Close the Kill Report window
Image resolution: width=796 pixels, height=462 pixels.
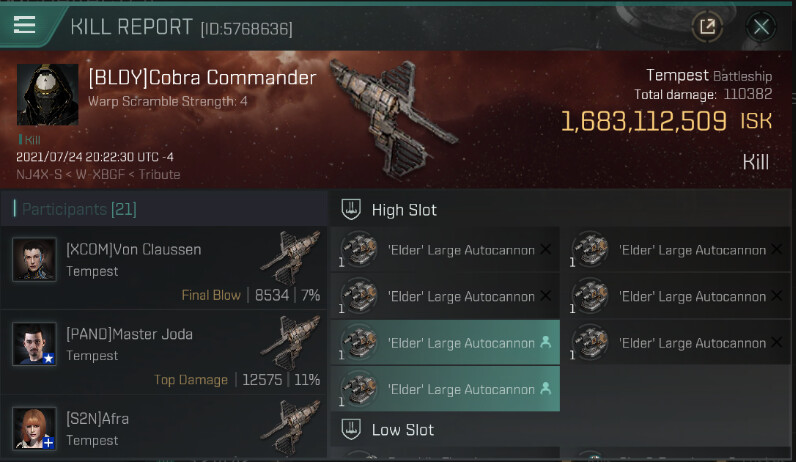(762, 27)
